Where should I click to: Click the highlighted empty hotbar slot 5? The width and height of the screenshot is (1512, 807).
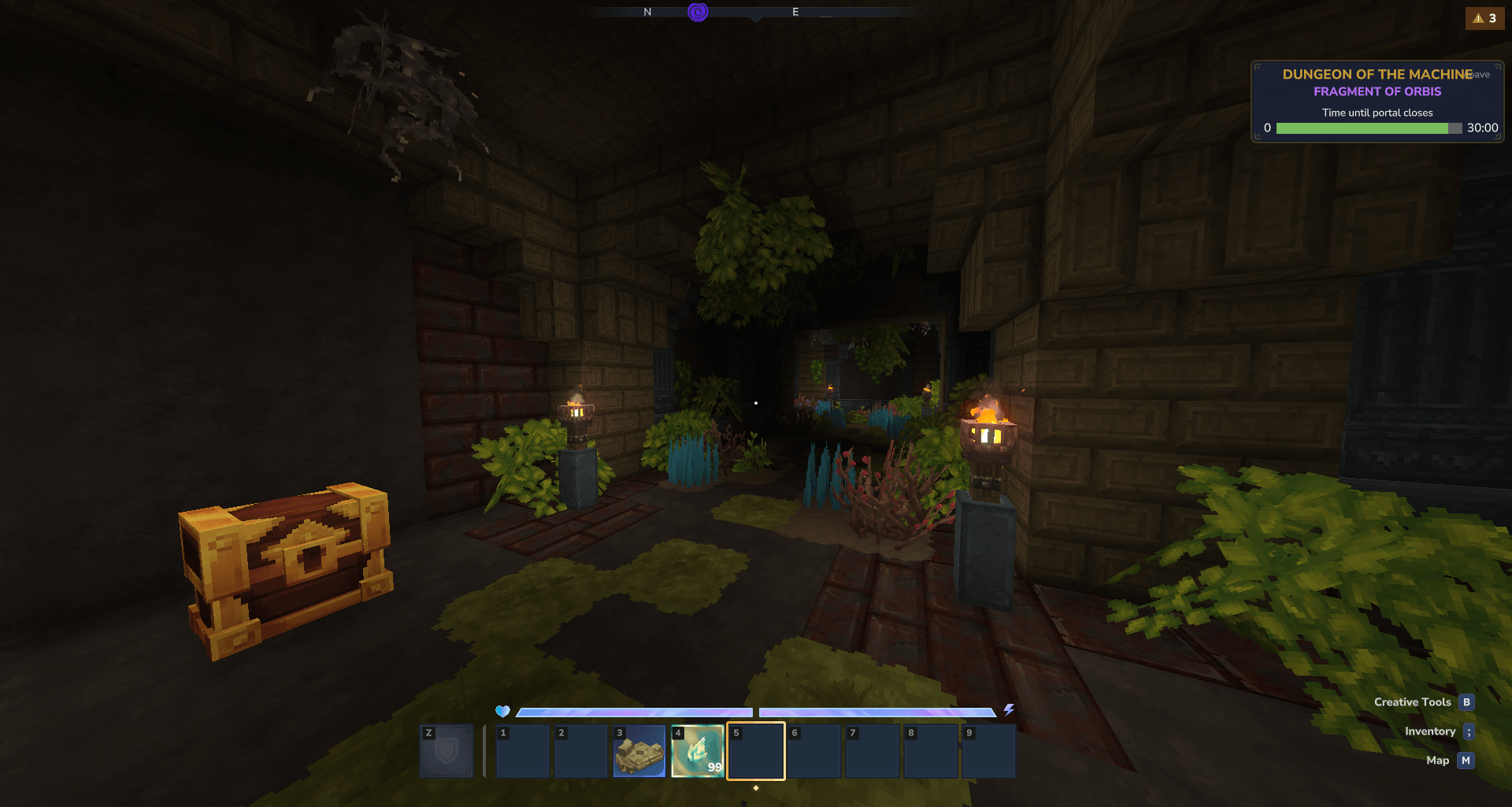[x=755, y=751]
